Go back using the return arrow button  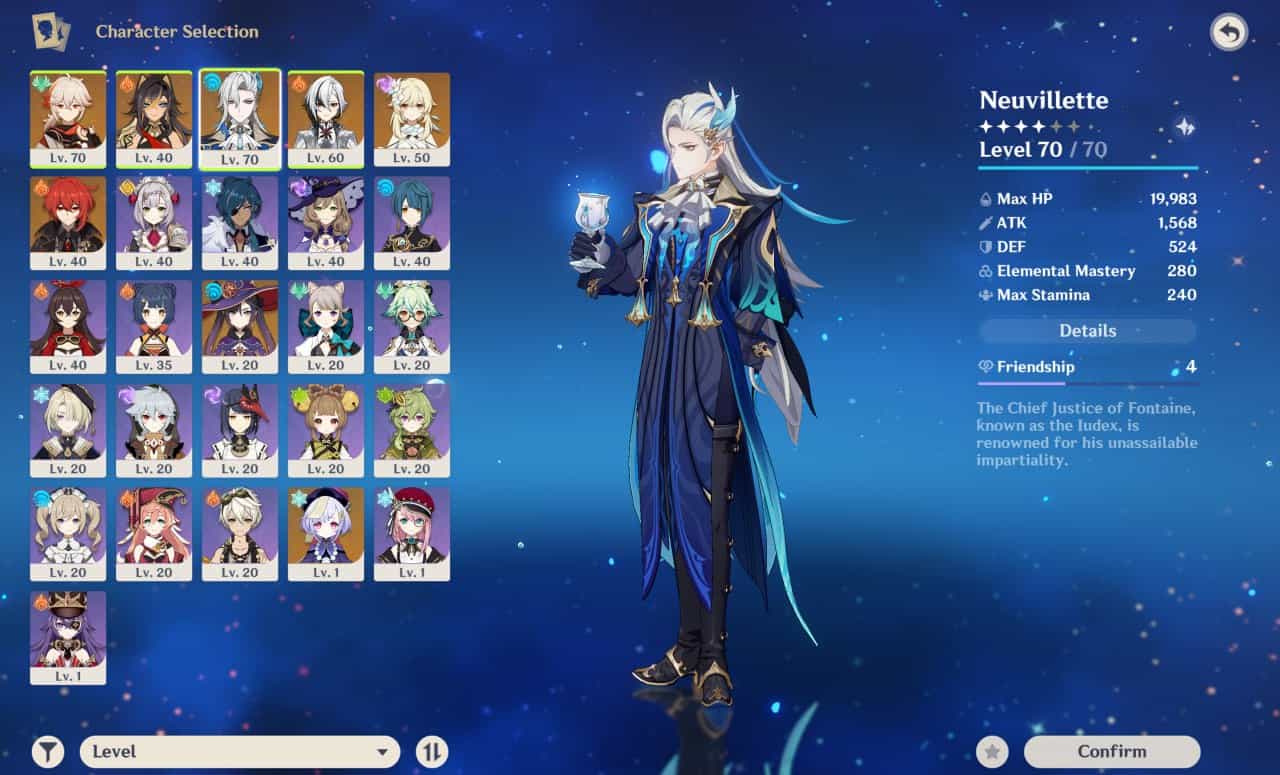1229,33
